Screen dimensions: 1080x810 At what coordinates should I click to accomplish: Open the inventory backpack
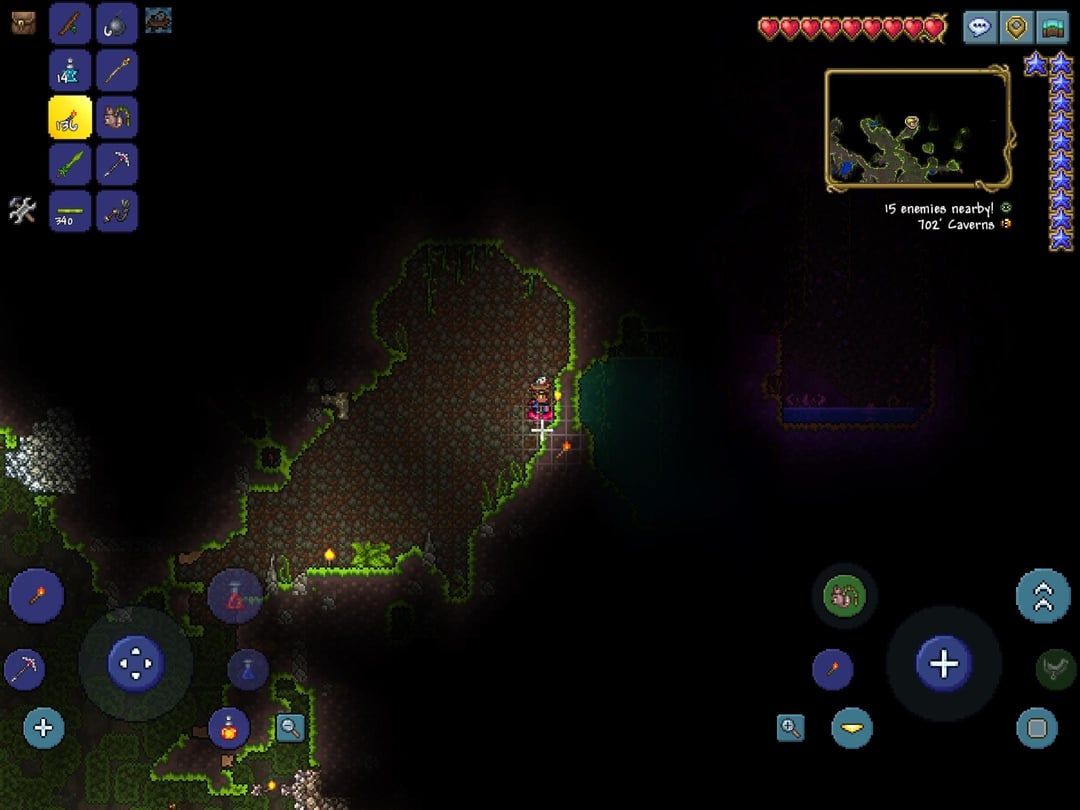pyautogui.click(x=23, y=23)
